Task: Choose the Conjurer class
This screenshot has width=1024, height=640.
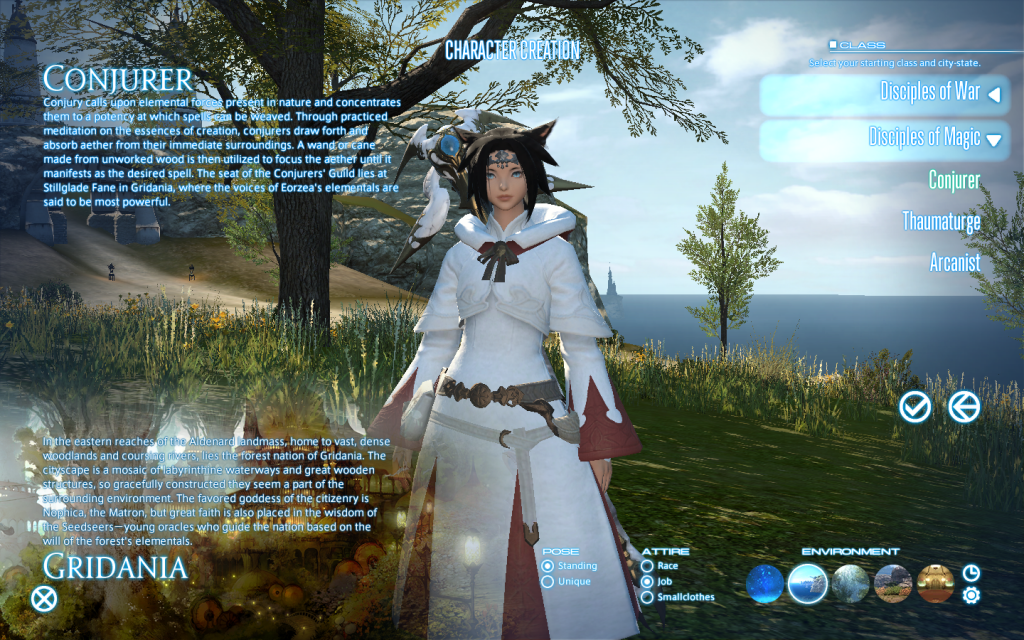Action: tap(954, 180)
